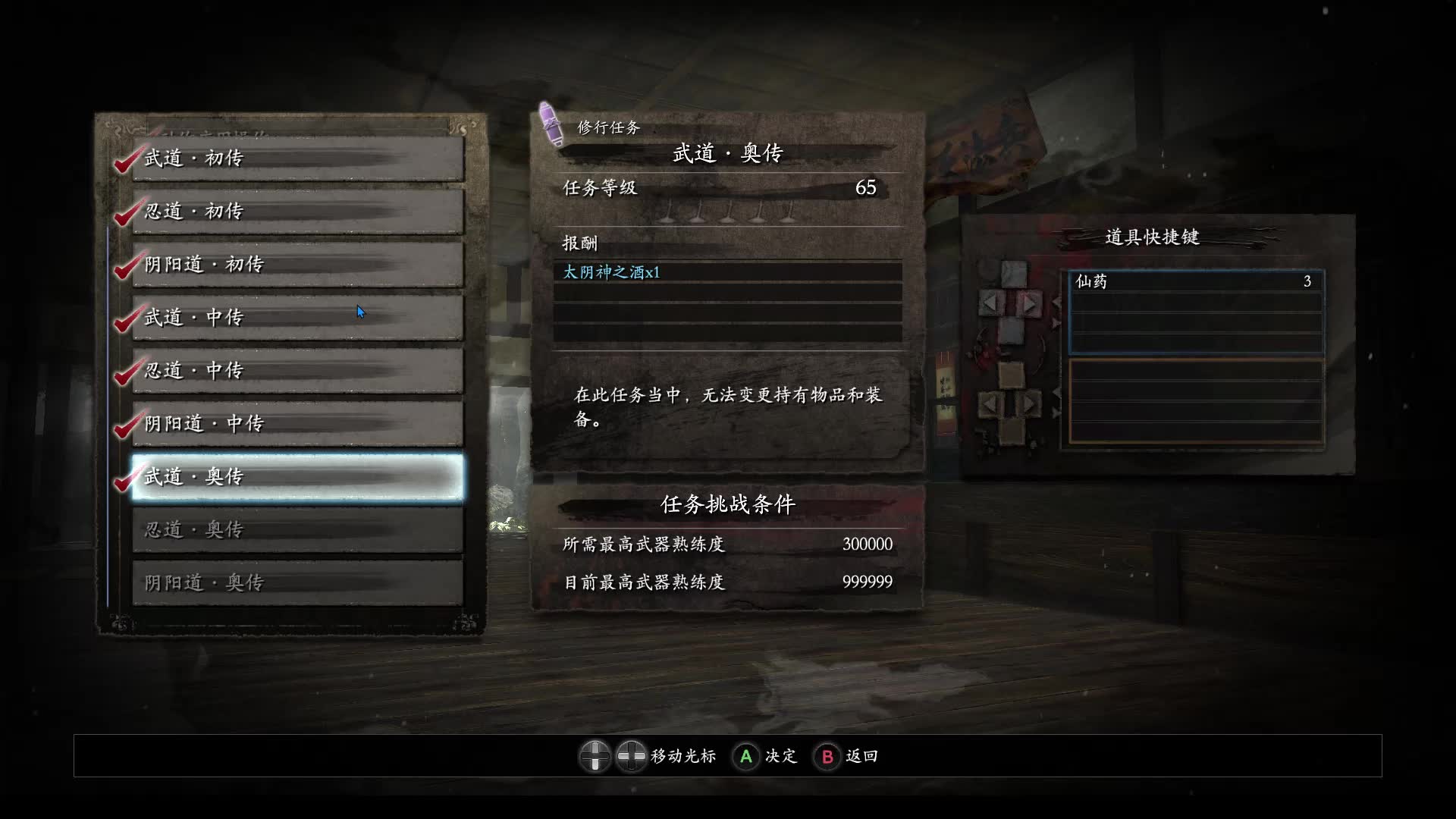Open the 阴阳道・初传 mission
The width and height of the screenshot is (1456, 819).
(x=297, y=265)
